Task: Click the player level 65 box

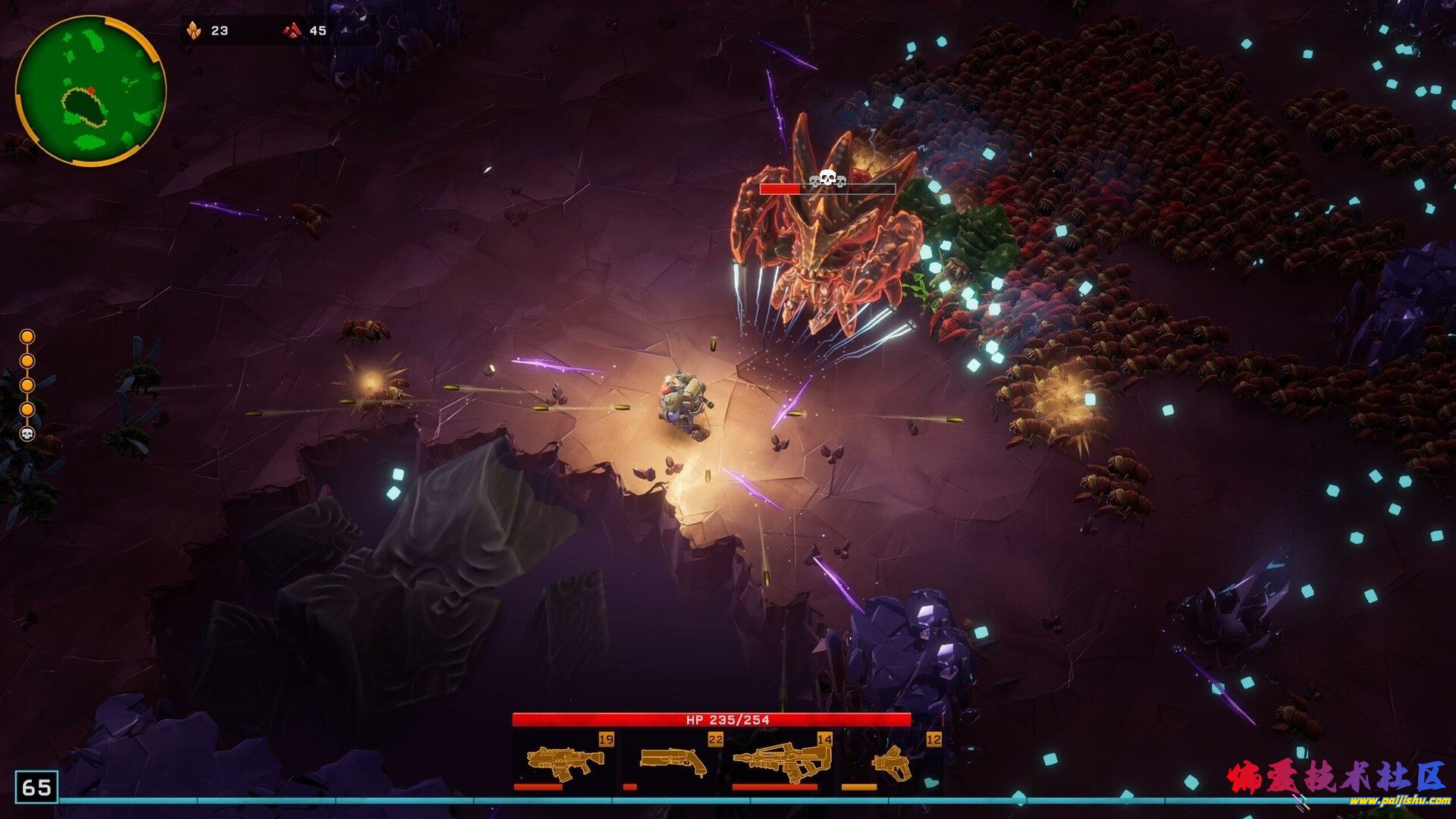Action: 36,787
